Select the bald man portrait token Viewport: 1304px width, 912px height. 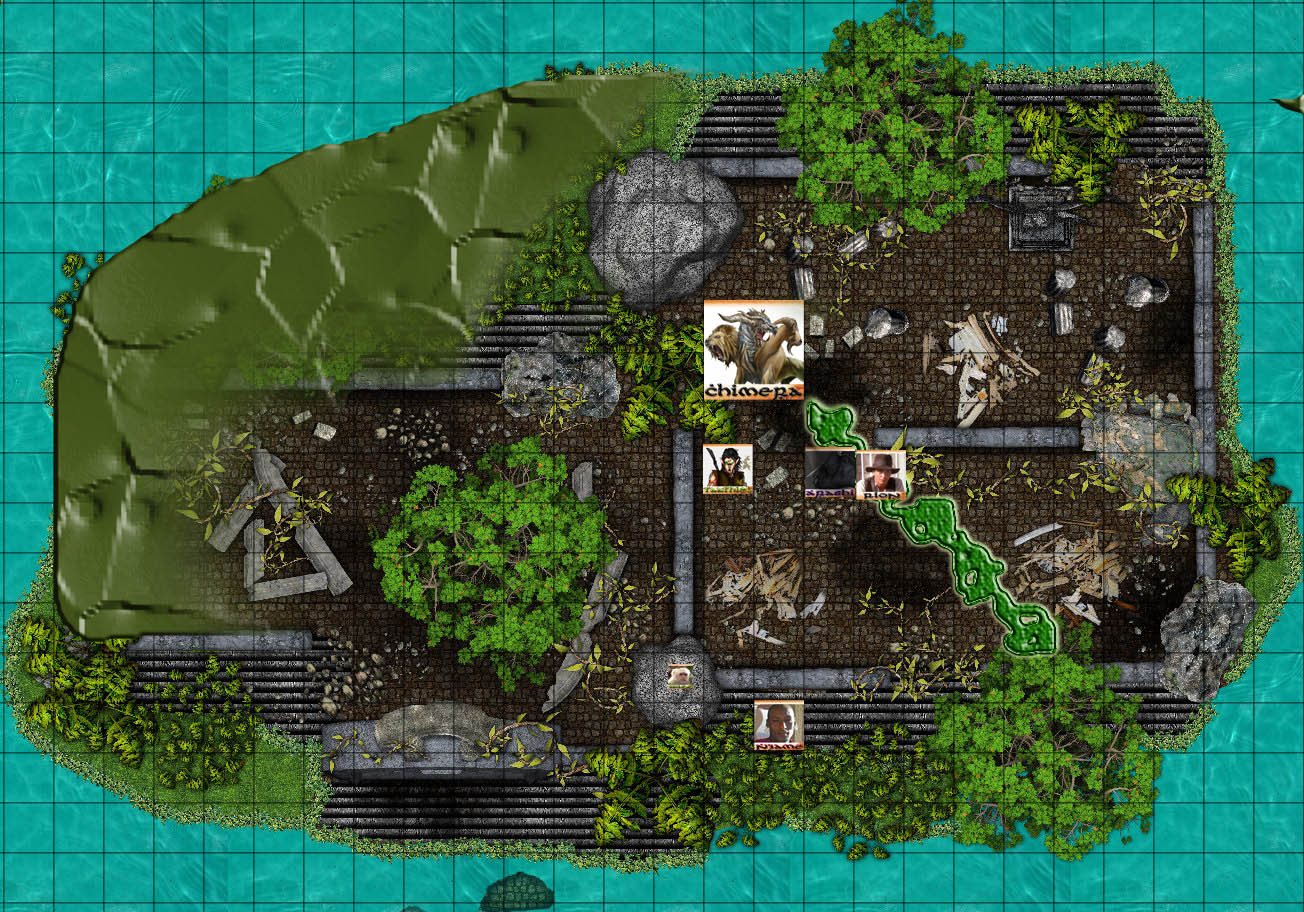pos(778,725)
